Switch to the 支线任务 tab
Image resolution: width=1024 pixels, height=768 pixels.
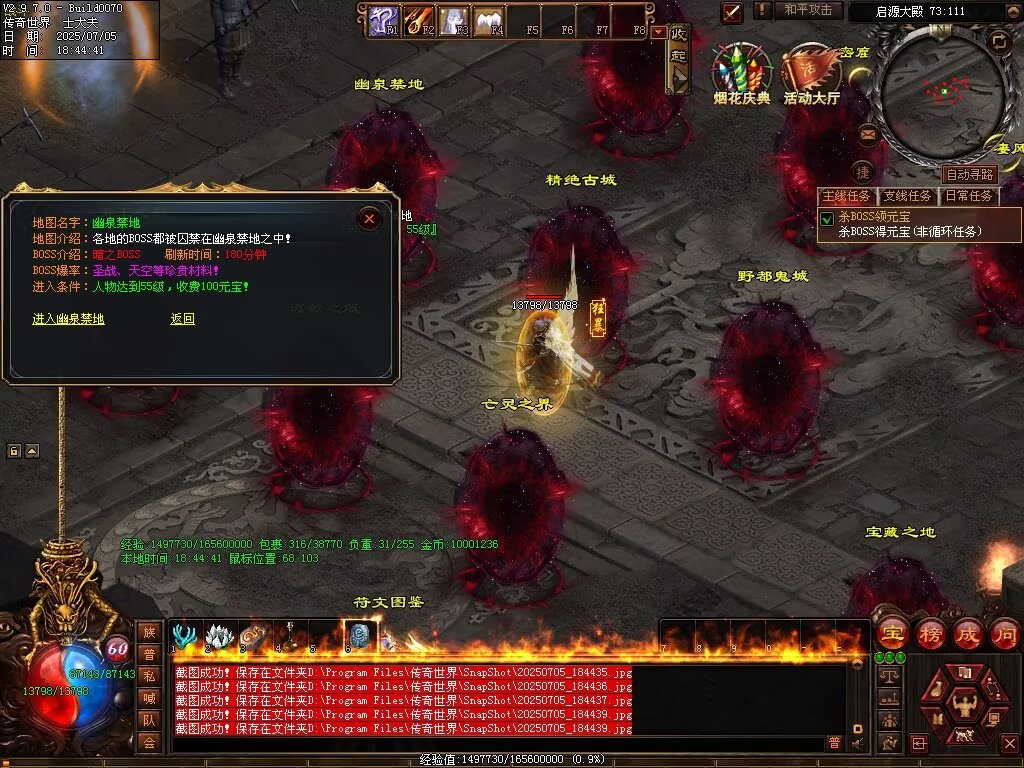[907, 196]
